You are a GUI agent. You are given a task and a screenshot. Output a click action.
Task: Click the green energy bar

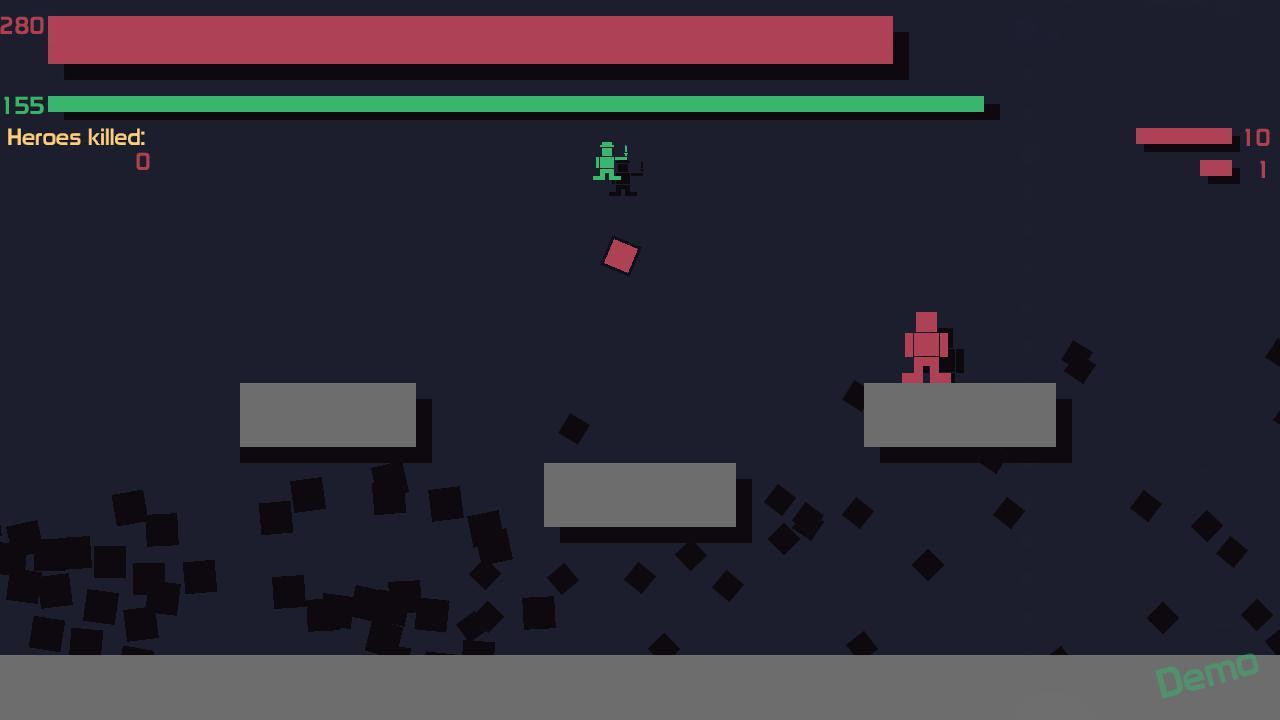pos(515,104)
